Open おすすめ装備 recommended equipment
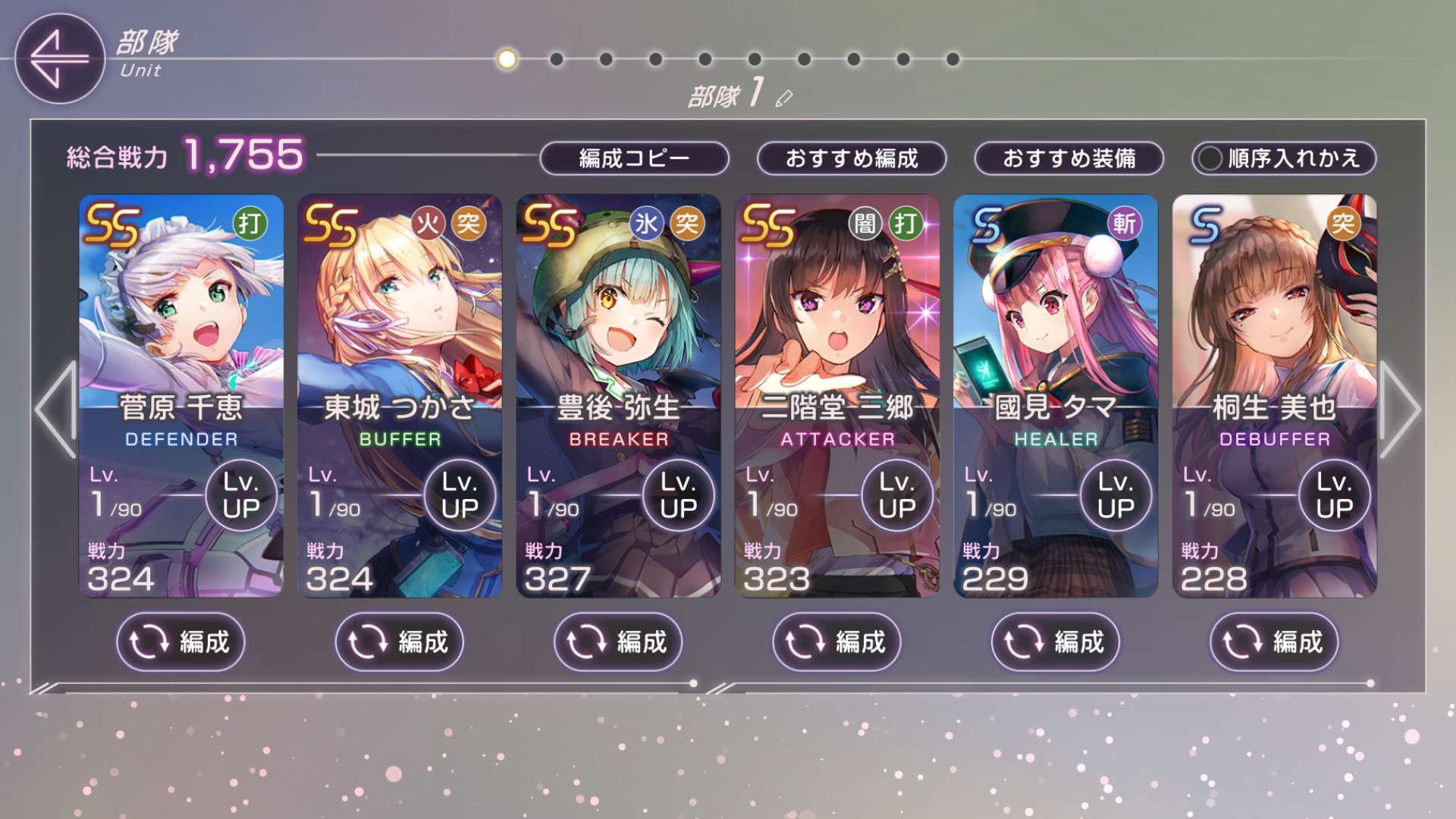Image resolution: width=1456 pixels, height=819 pixels. click(1068, 158)
